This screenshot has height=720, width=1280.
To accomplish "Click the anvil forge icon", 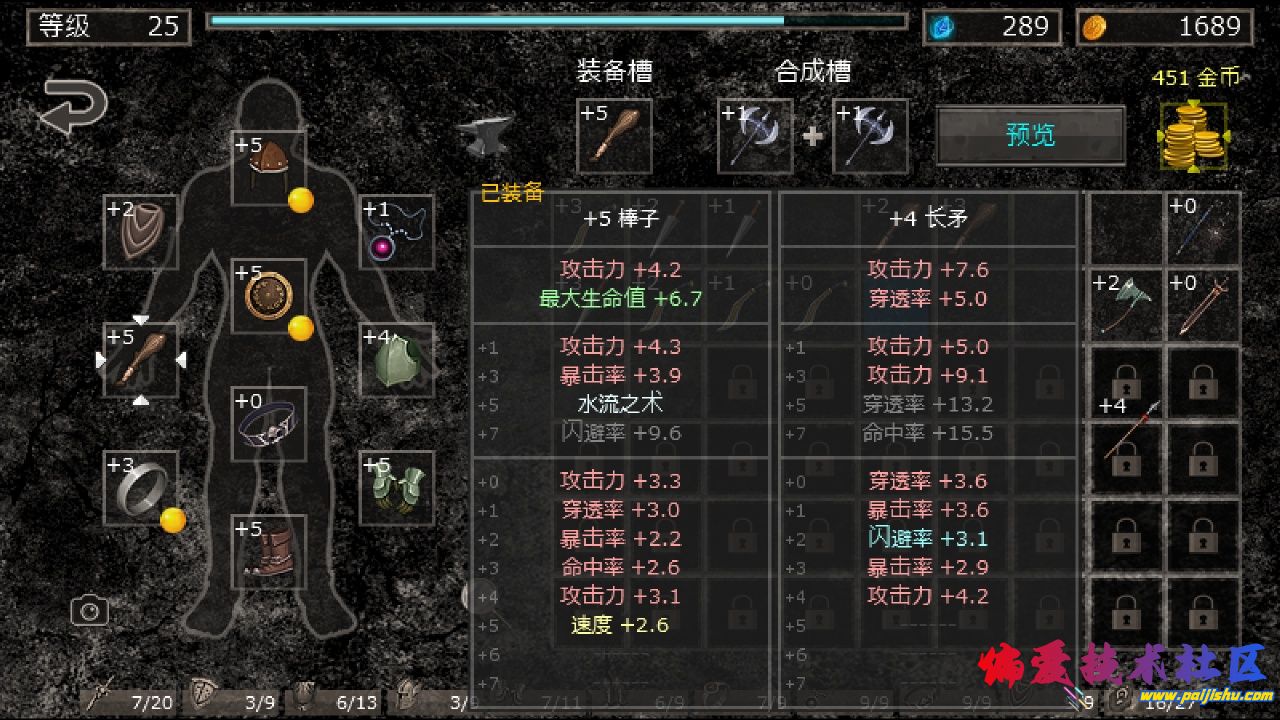I will click(x=486, y=134).
